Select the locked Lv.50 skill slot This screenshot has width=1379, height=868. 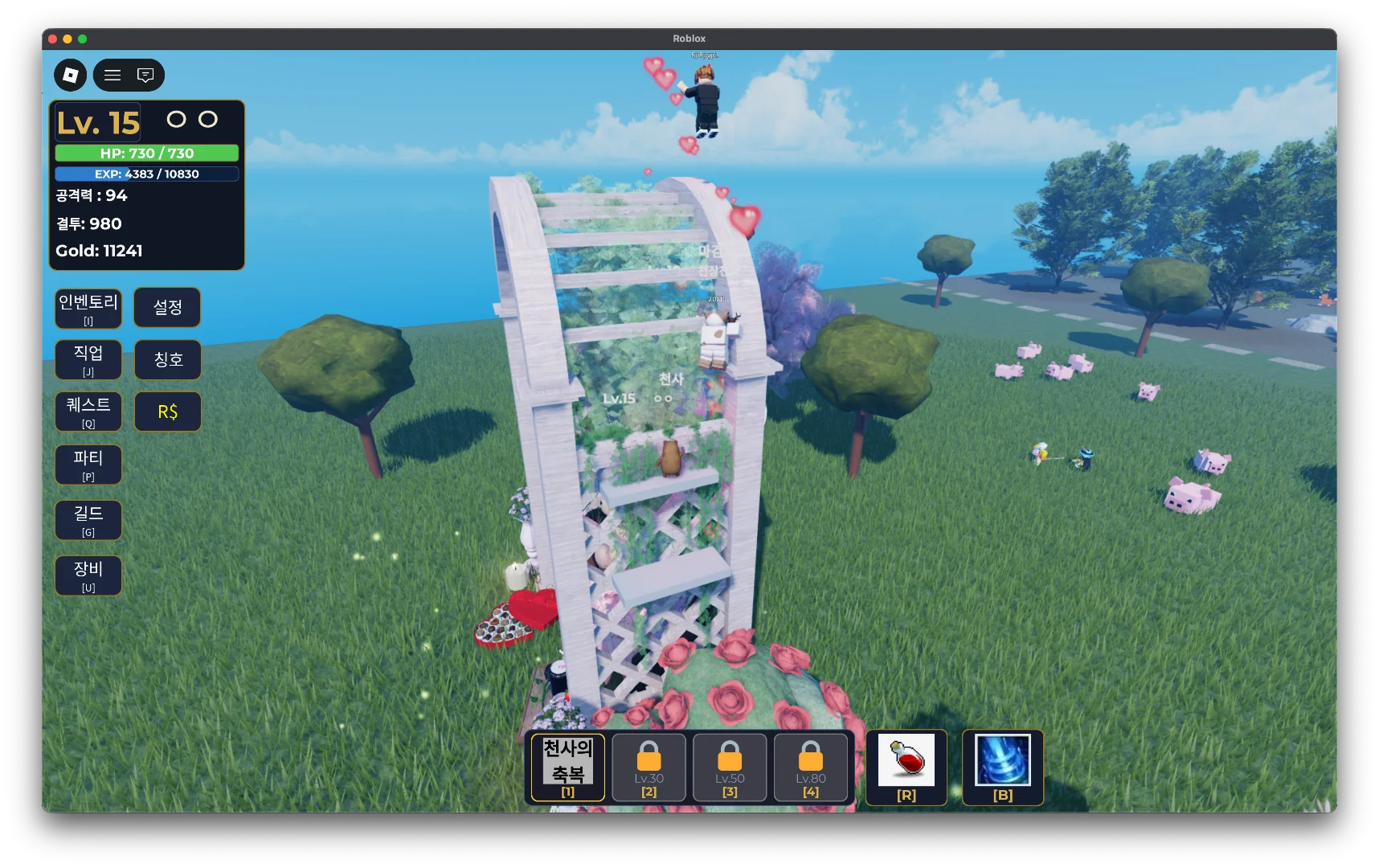click(x=730, y=768)
